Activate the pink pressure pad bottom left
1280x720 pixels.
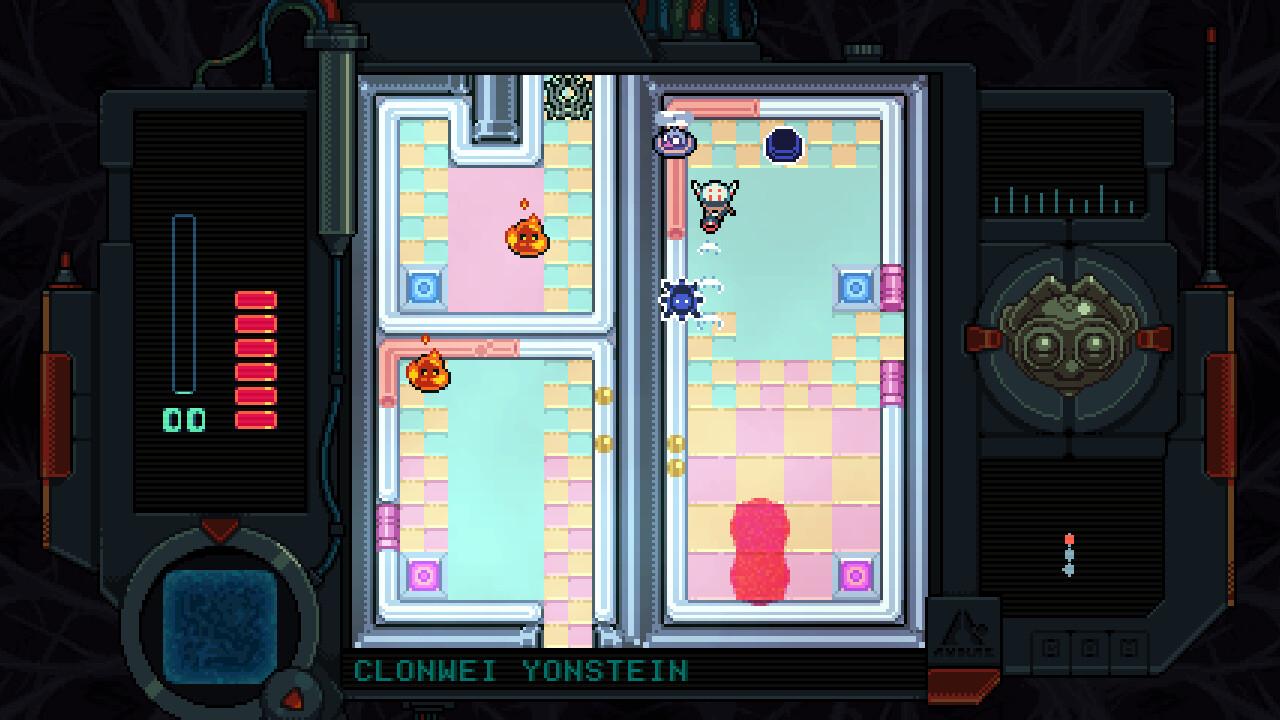pos(423,575)
